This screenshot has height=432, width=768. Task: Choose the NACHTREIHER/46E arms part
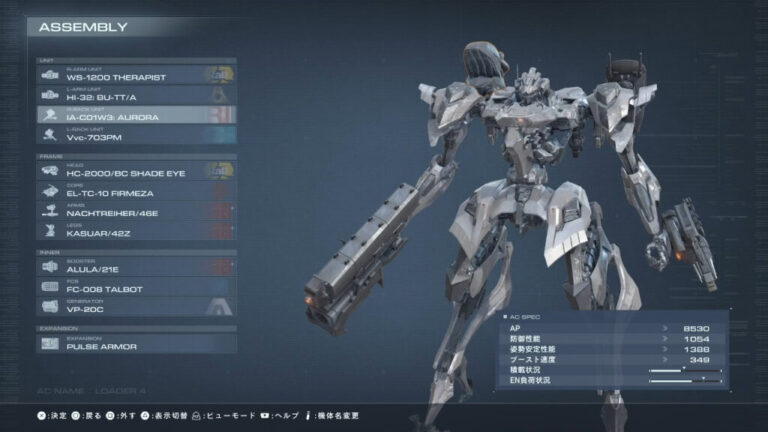coord(136,211)
